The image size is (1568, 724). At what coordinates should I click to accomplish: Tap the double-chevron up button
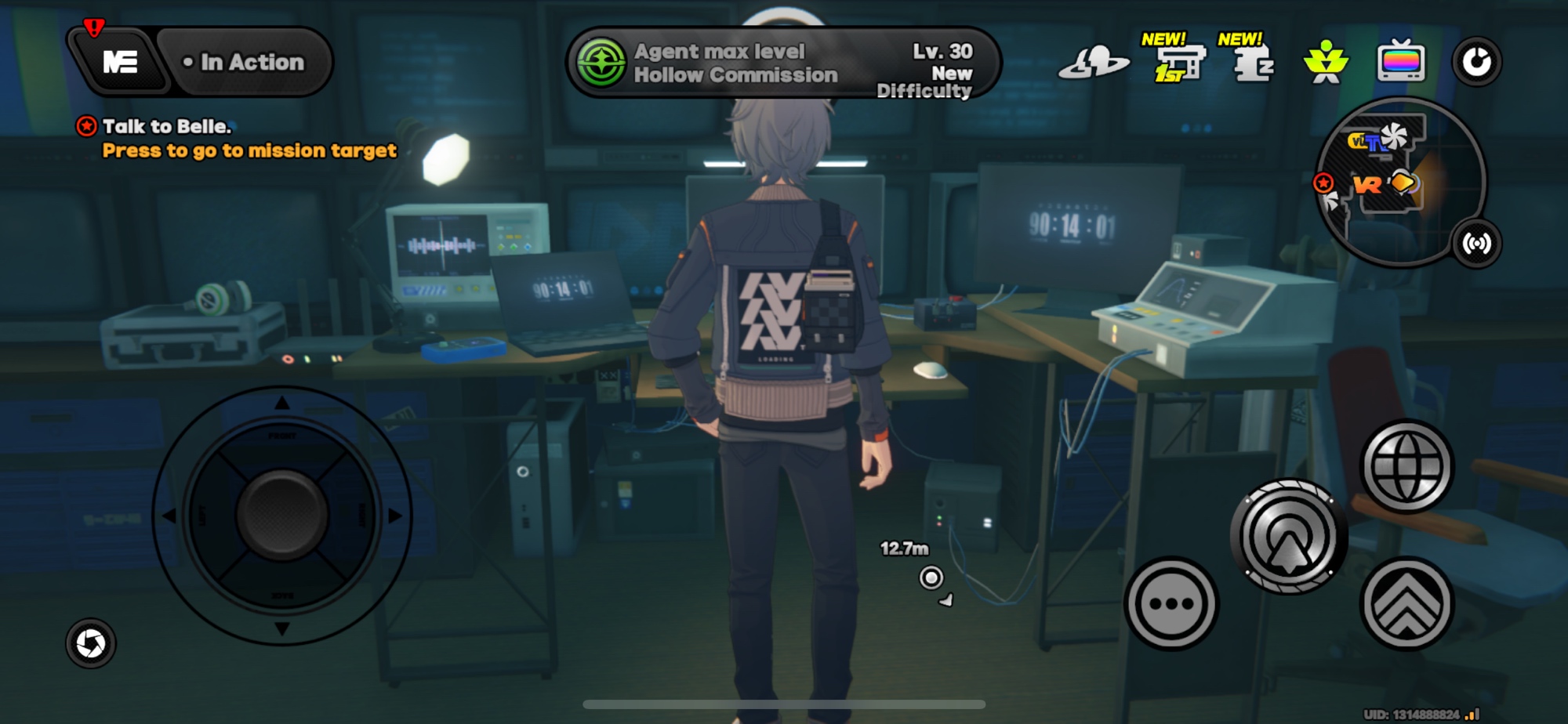pyautogui.click(x=1407, y=604)
